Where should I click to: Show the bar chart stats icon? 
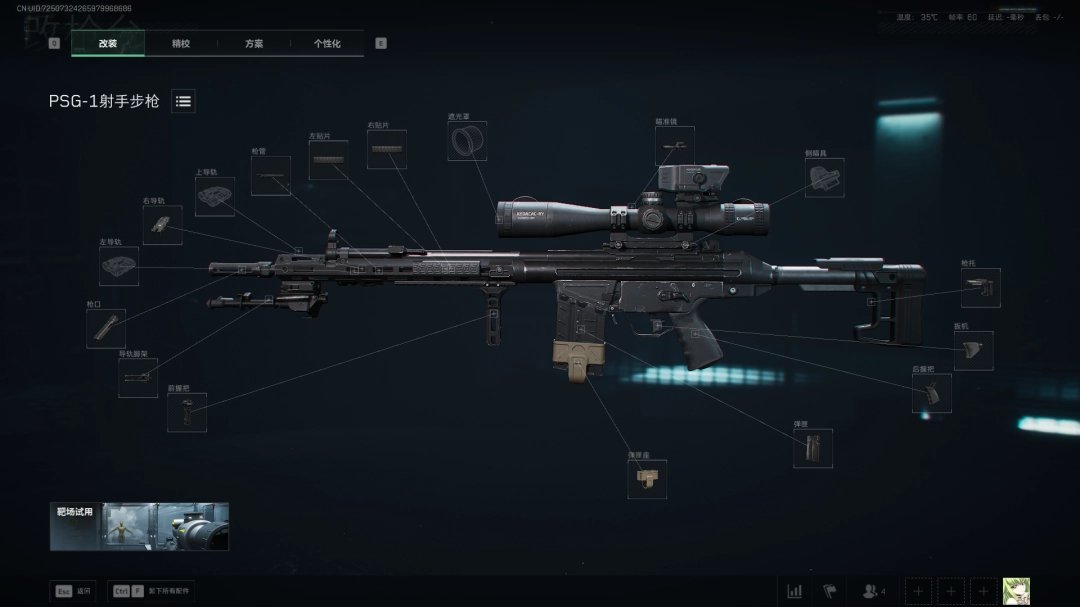click(x=794, y=591)
